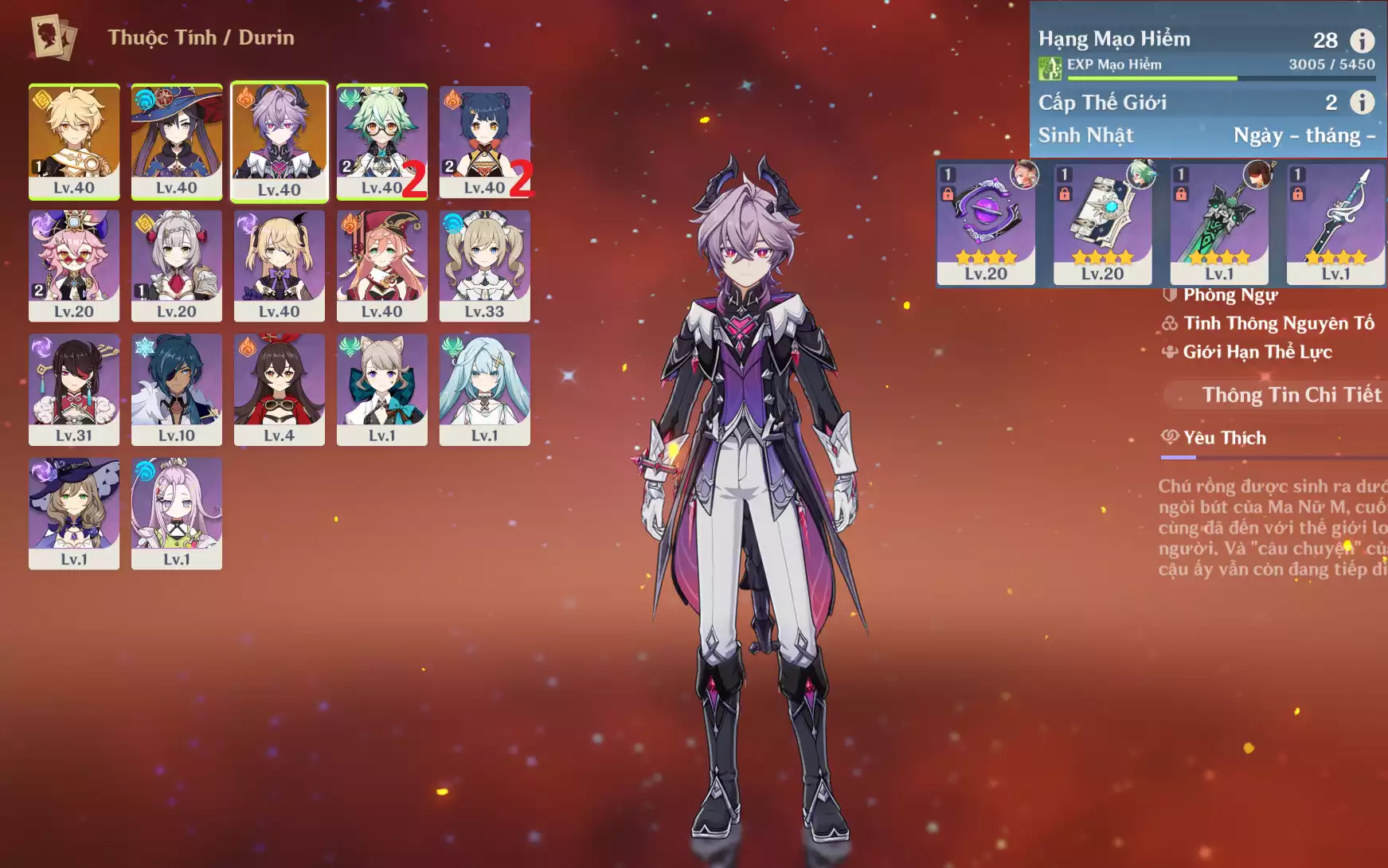Pick the slim dark sword Lv.1
1388x868 pixels.
tap(1335, 223)
